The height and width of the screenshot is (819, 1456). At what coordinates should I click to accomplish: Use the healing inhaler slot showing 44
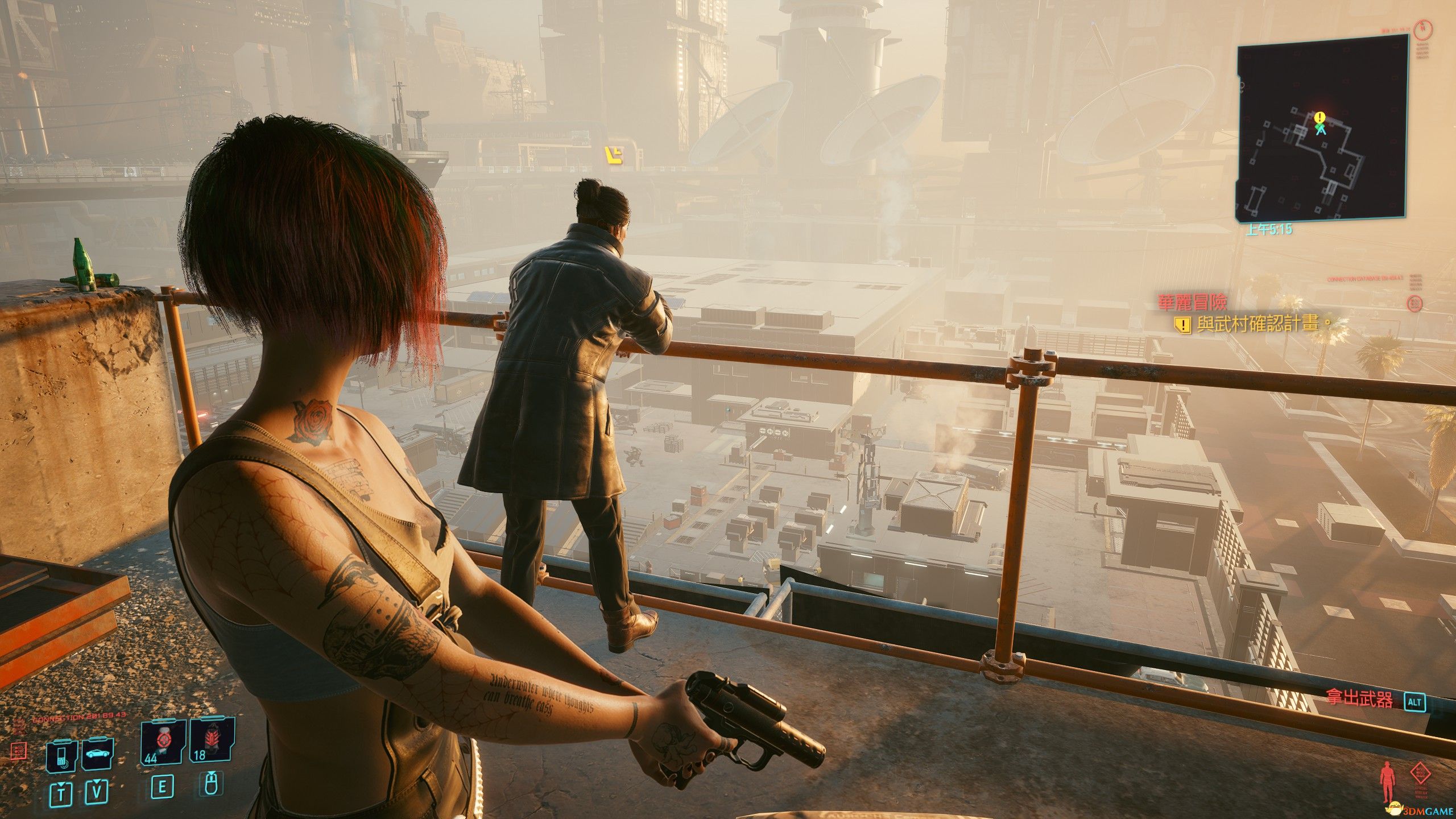tap(163, 742)
